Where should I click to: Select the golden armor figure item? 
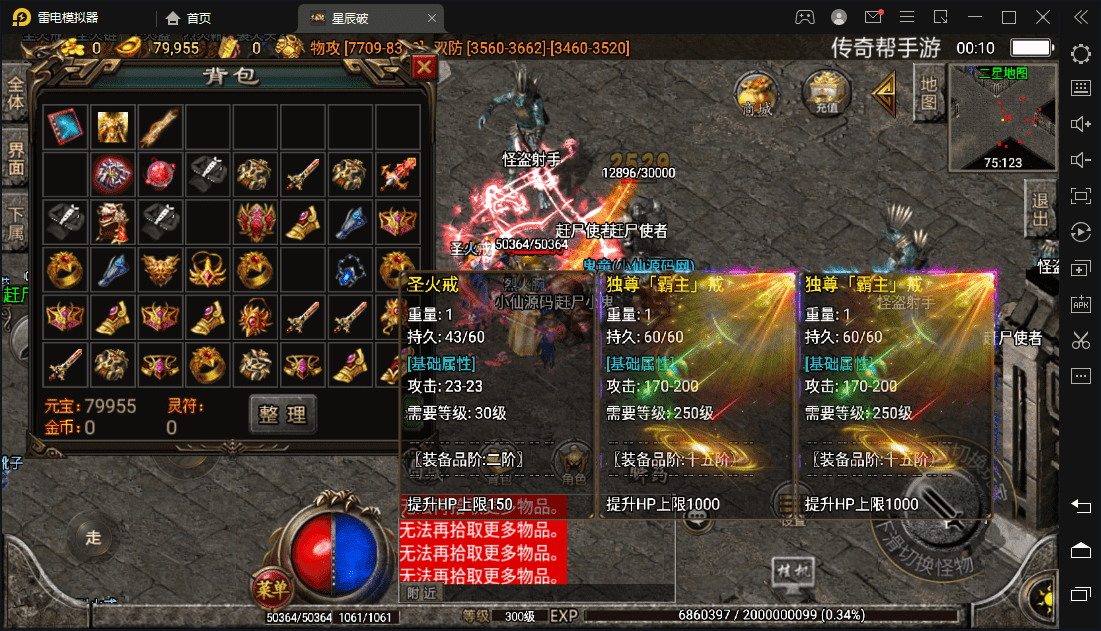point(112,126)
